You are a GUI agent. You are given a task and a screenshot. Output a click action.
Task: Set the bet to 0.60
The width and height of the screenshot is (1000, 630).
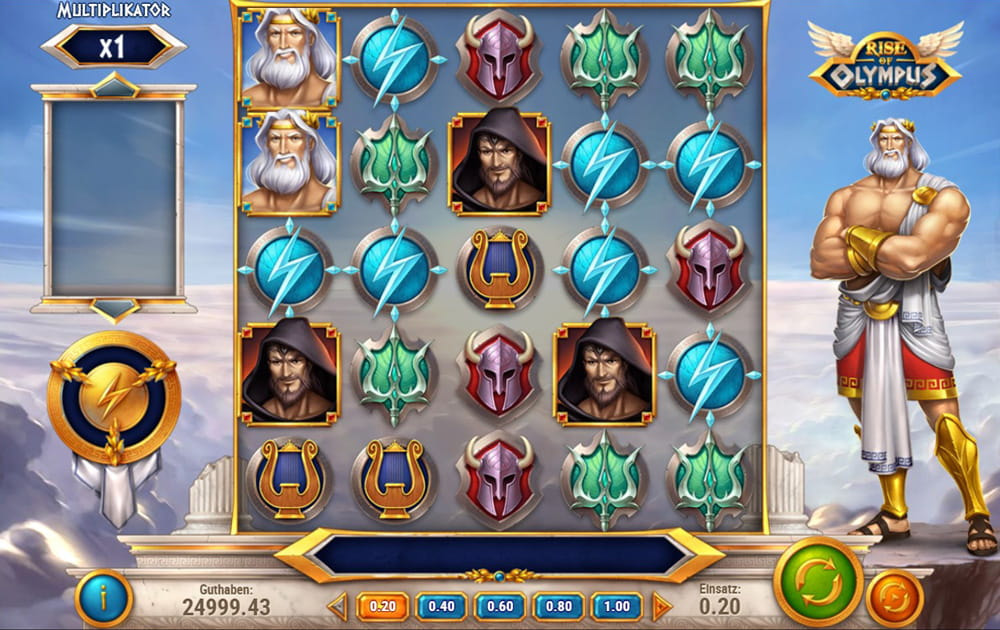[500, 606]
